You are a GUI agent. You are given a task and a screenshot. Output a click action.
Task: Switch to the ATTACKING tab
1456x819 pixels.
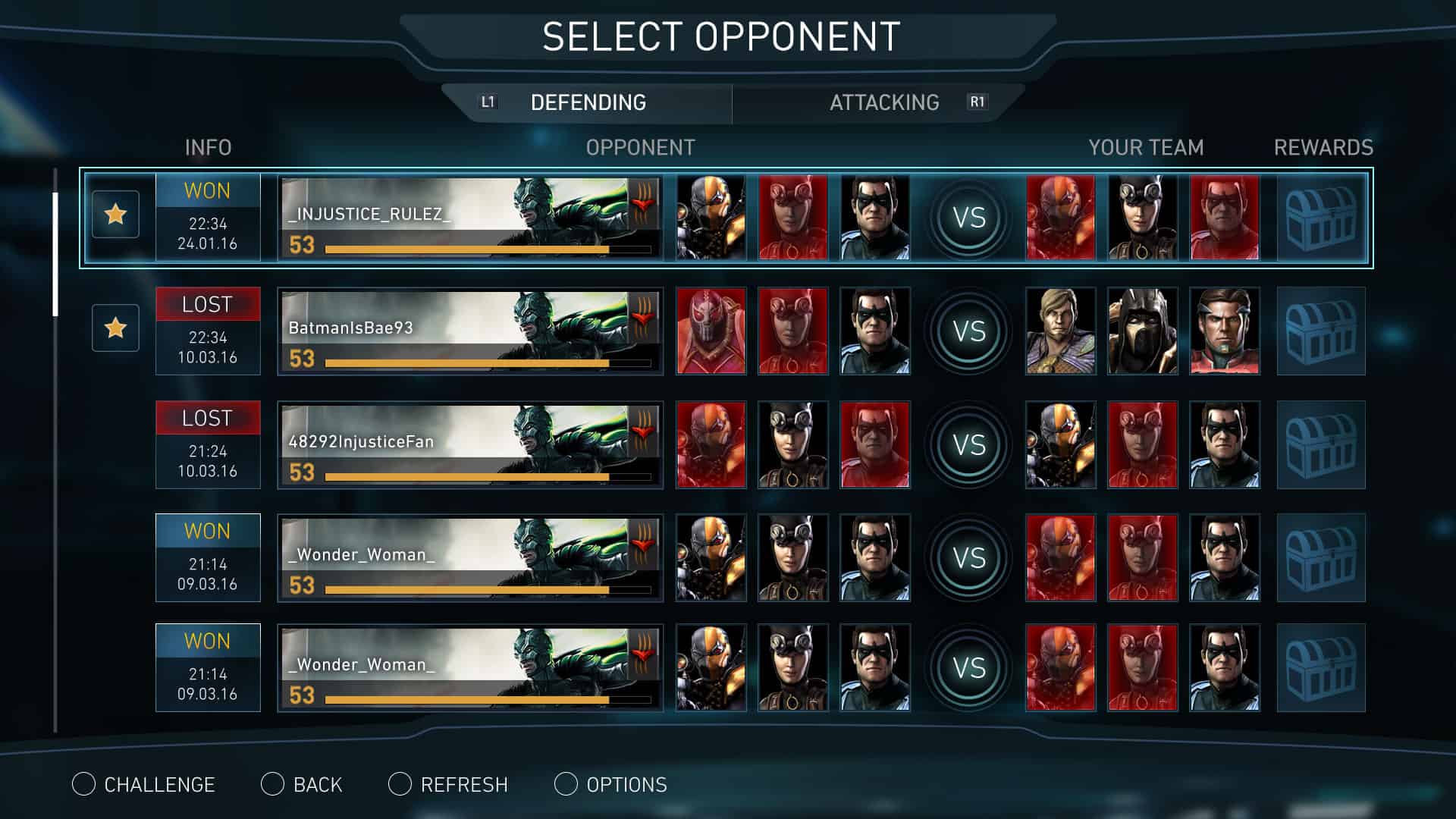[x=884, y=102]
